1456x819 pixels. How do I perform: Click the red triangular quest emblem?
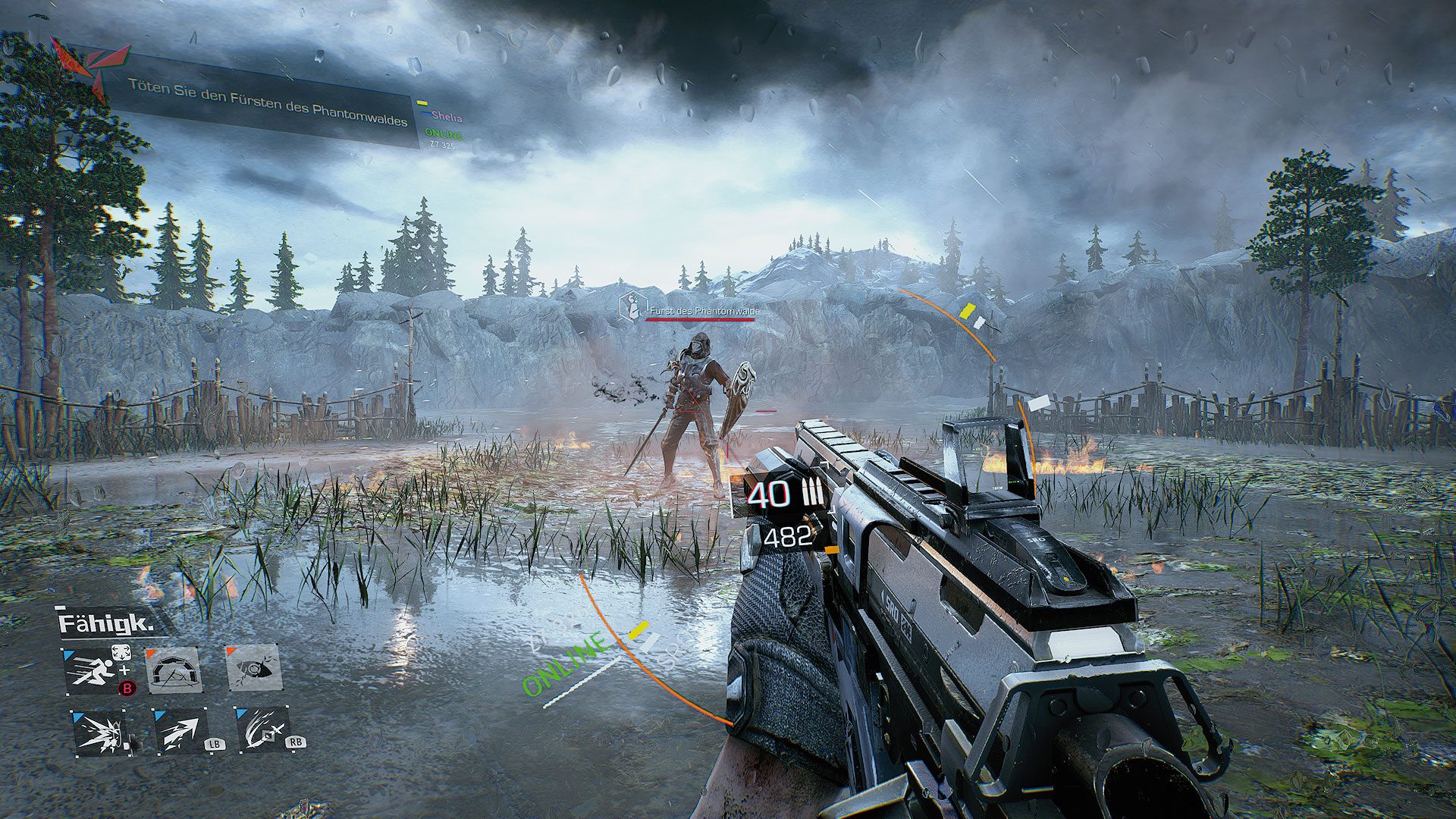(89, 67)
